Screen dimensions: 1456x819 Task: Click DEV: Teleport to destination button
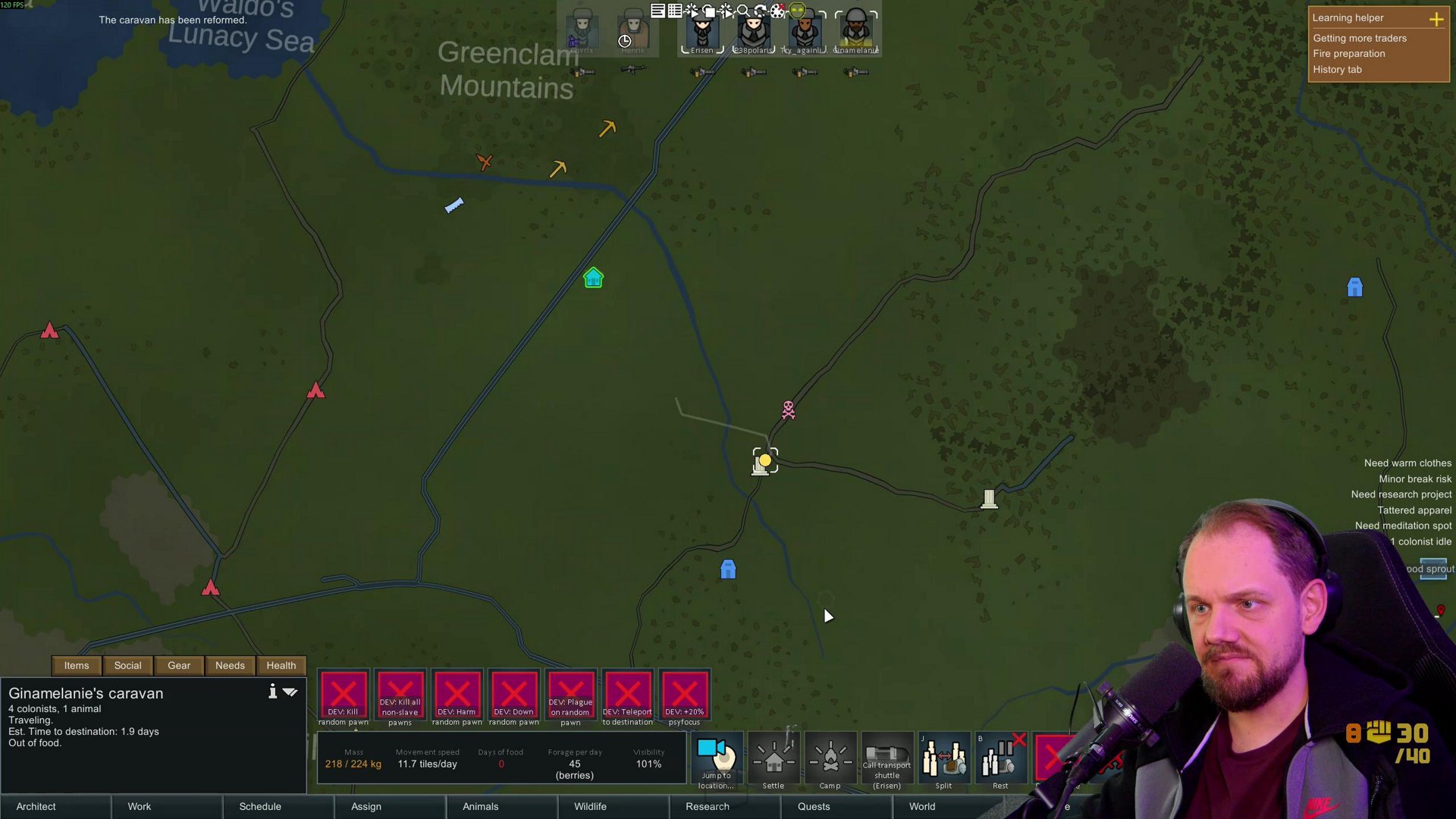click(627, 695)
